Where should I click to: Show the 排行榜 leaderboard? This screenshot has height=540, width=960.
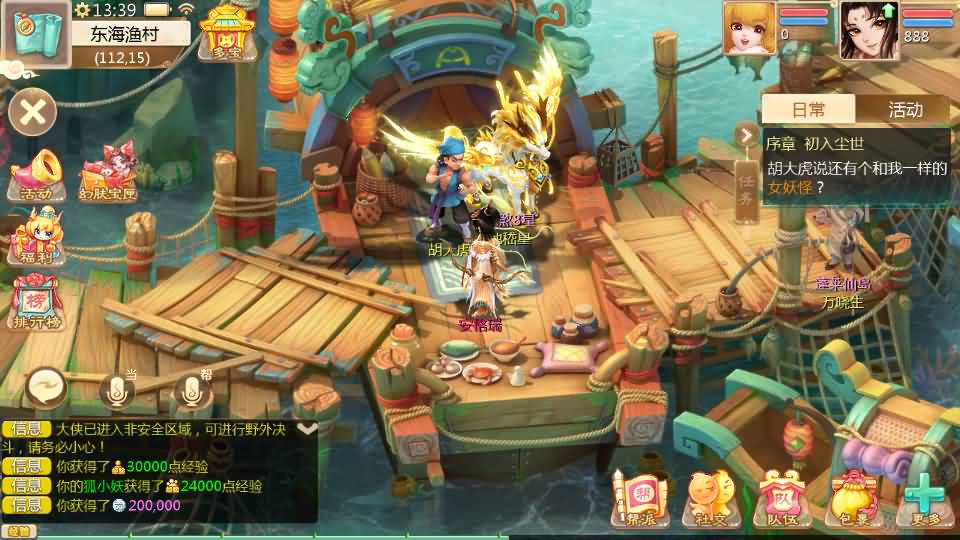pyautogui.click(x=36, y=302)
